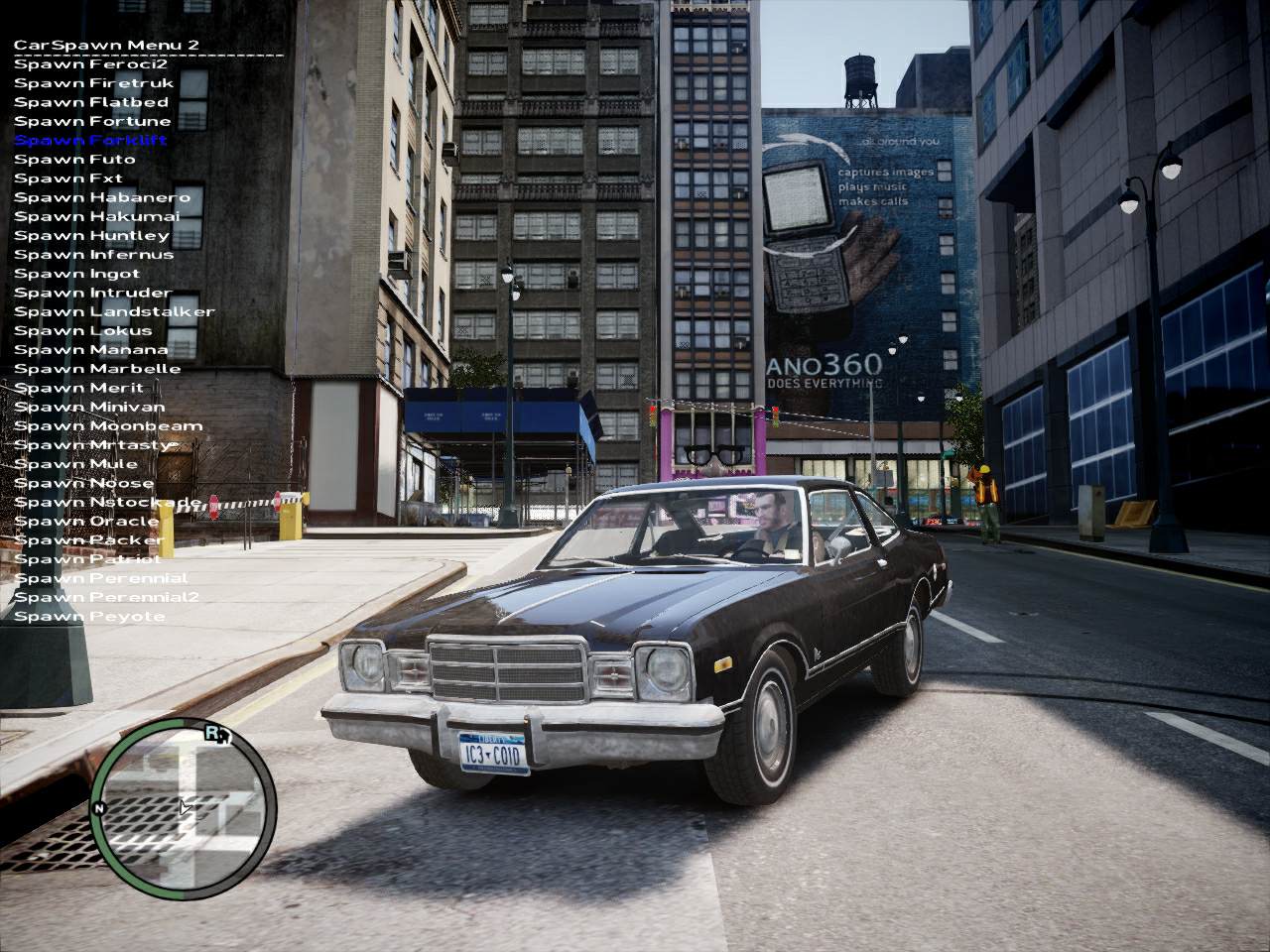Choose the Spawn Huntley entry
The height and width of the screenshot is (952, 1270).
(x=91, y=235)
